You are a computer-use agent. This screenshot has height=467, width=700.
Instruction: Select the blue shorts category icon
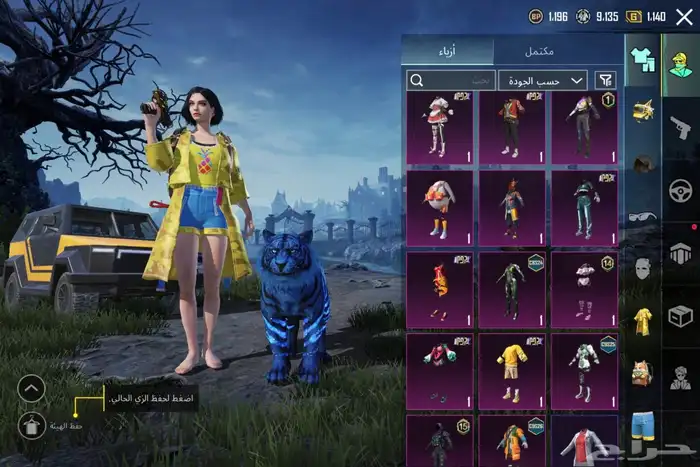point(641,426)
